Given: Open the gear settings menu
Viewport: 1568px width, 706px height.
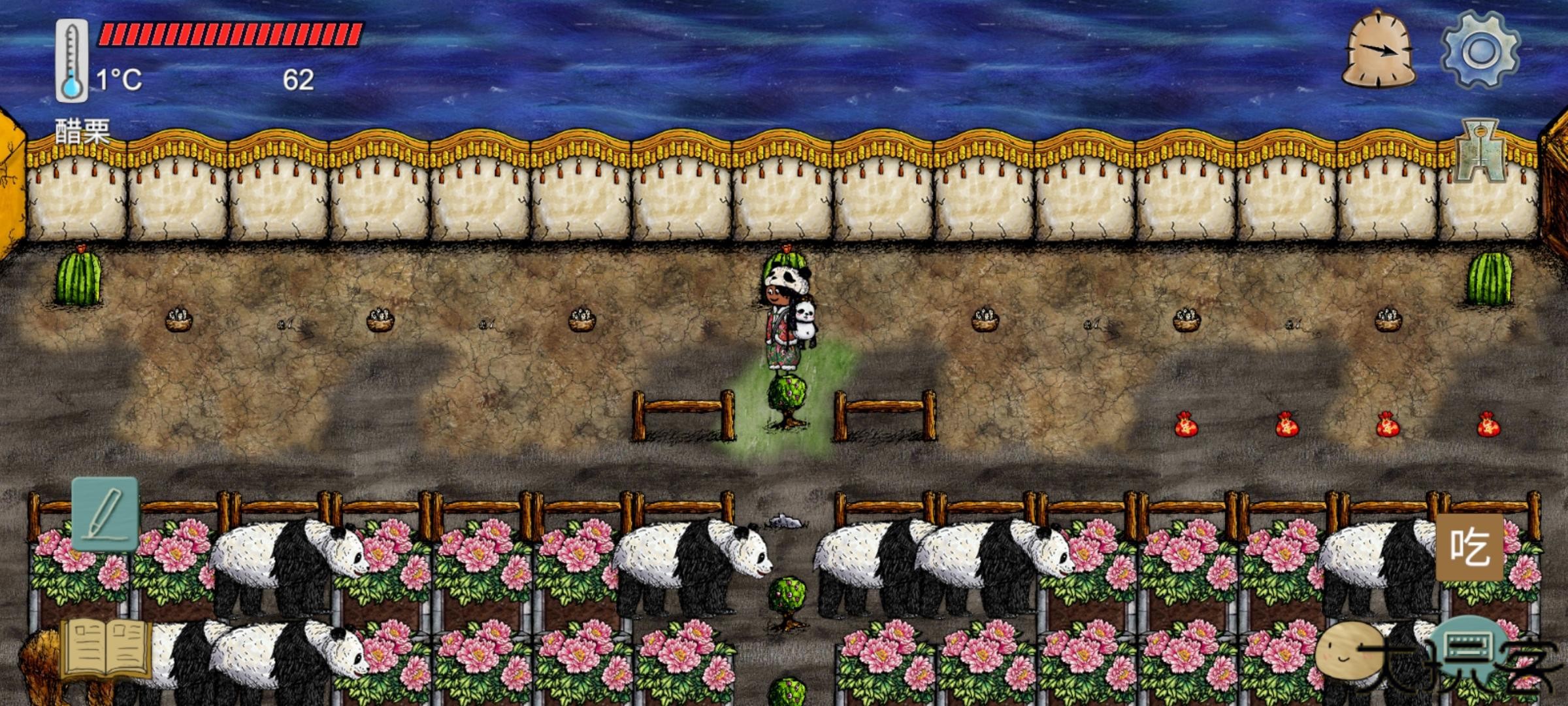Looking at the screenshot, I should (1480, 51).
